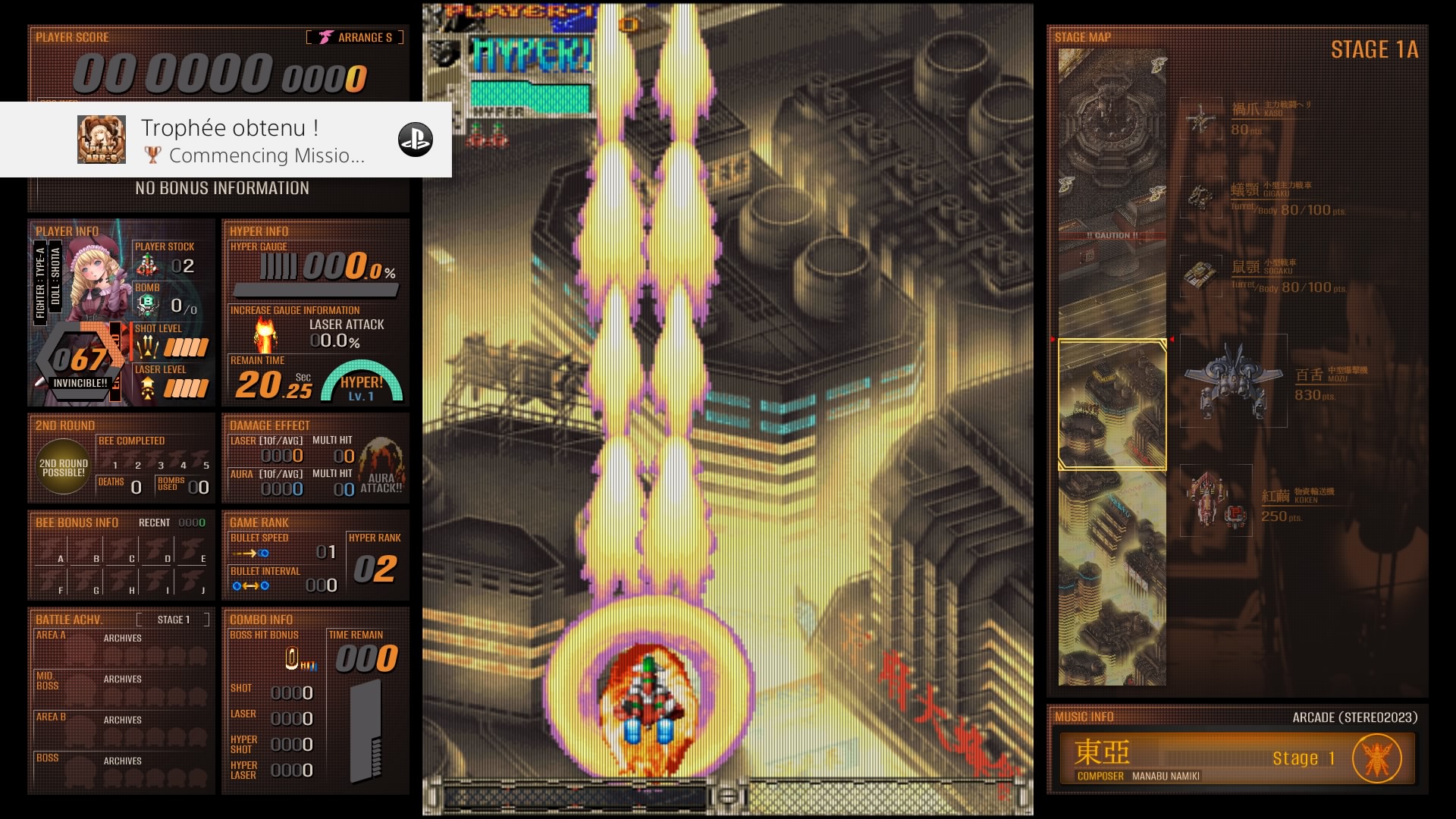Select the Mozu mid-size bomber thumbnail
The height and width of the screenshot is (819, 1456).
pos(1233,381)
